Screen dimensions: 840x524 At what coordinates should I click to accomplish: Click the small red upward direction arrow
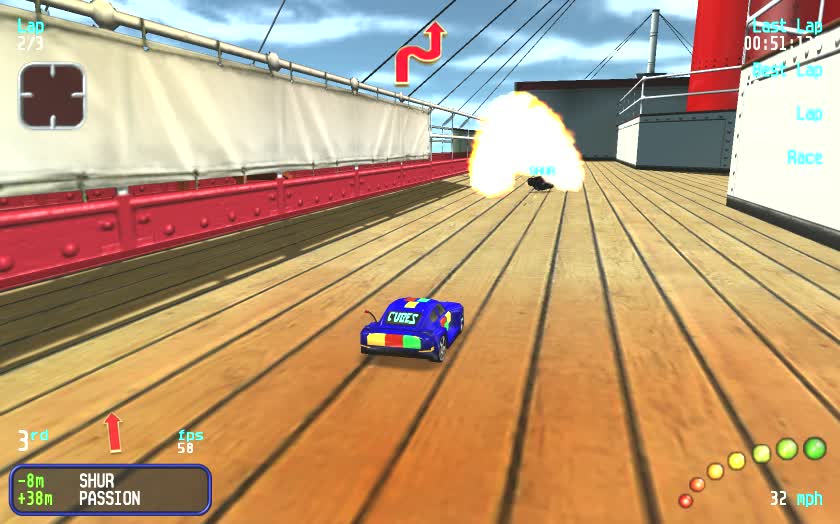coord(113,432)
